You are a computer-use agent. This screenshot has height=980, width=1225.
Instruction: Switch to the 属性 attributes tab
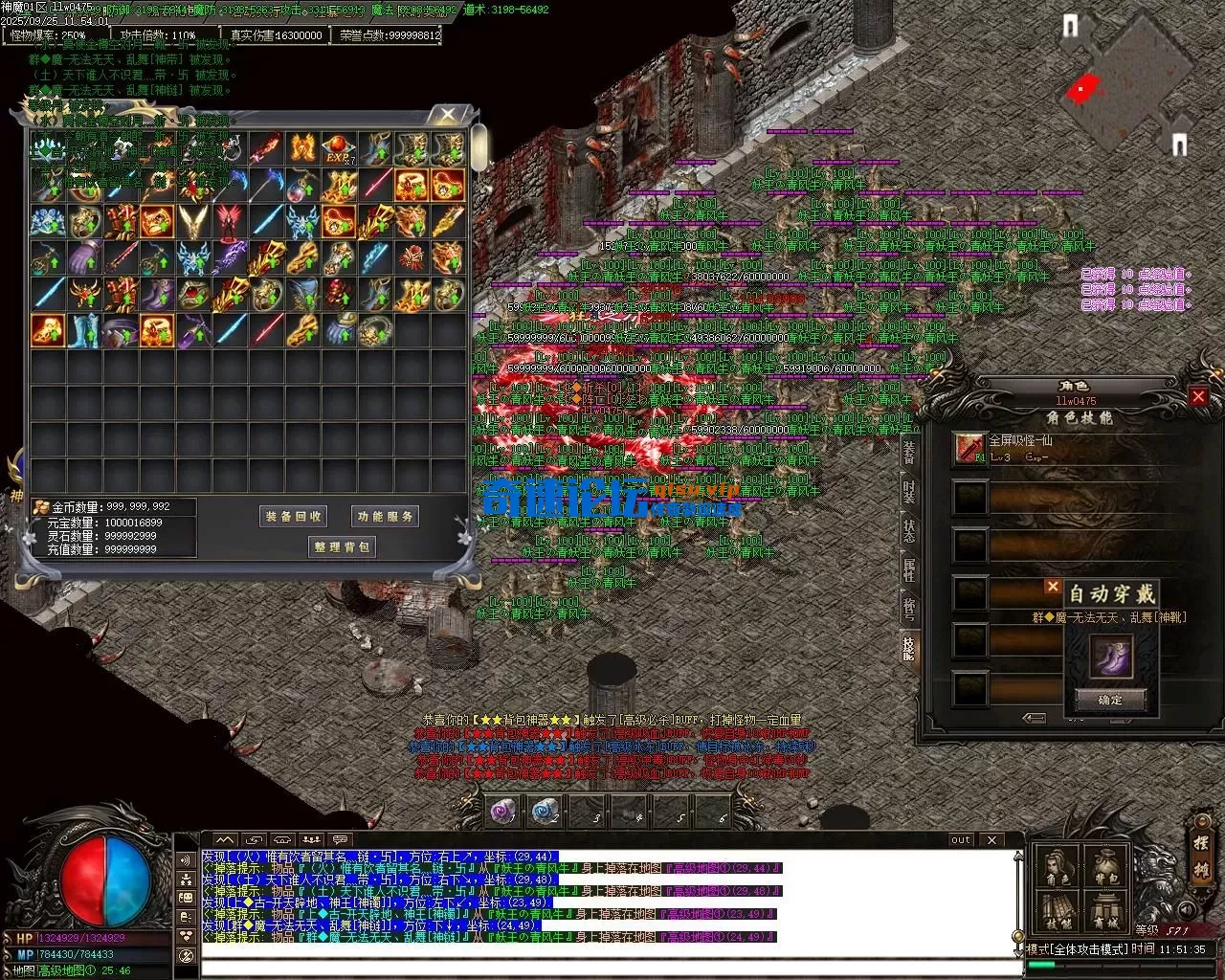tap(909, 570)
